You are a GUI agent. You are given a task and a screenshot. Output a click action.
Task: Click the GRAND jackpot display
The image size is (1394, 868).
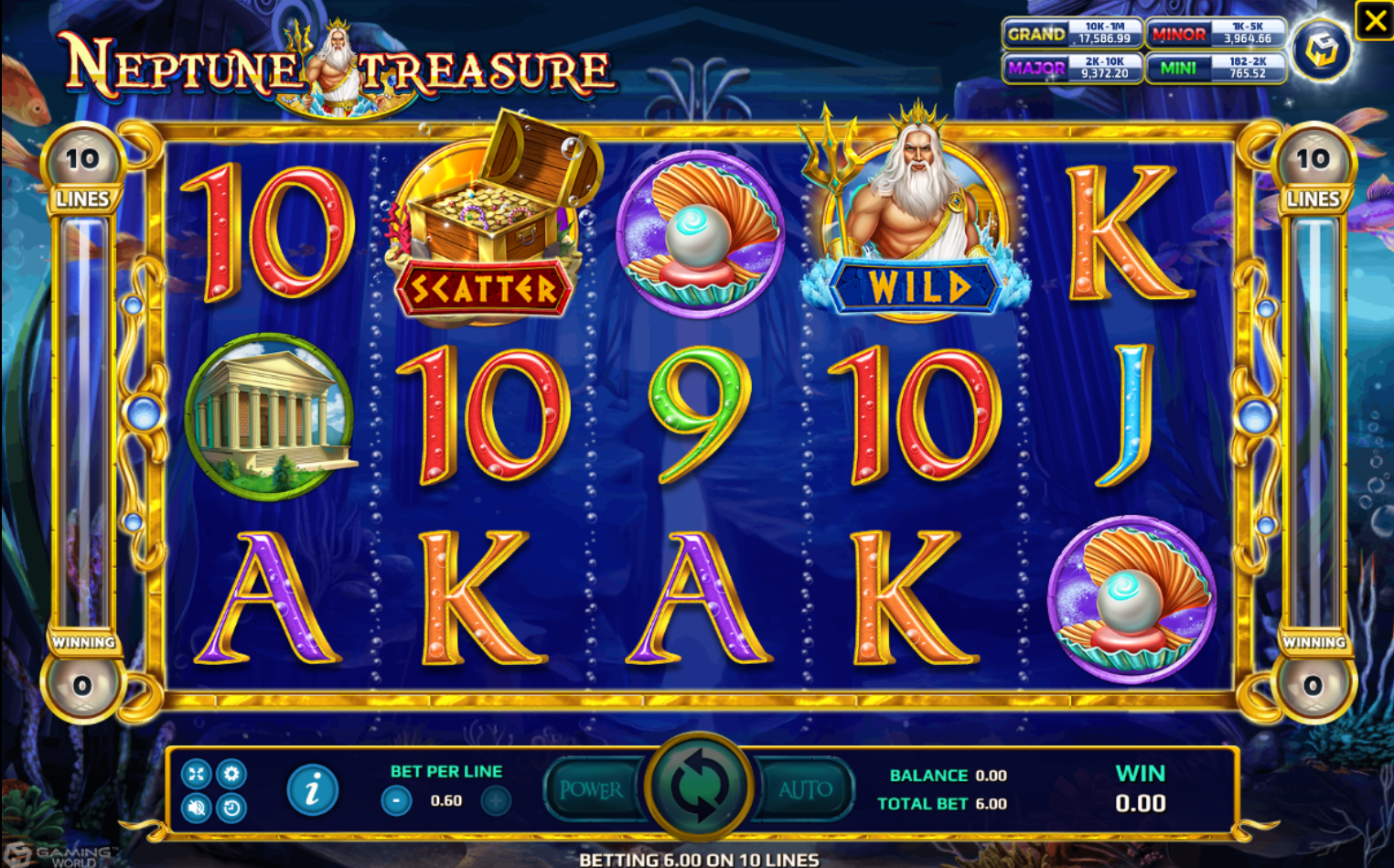[1072, 35]
